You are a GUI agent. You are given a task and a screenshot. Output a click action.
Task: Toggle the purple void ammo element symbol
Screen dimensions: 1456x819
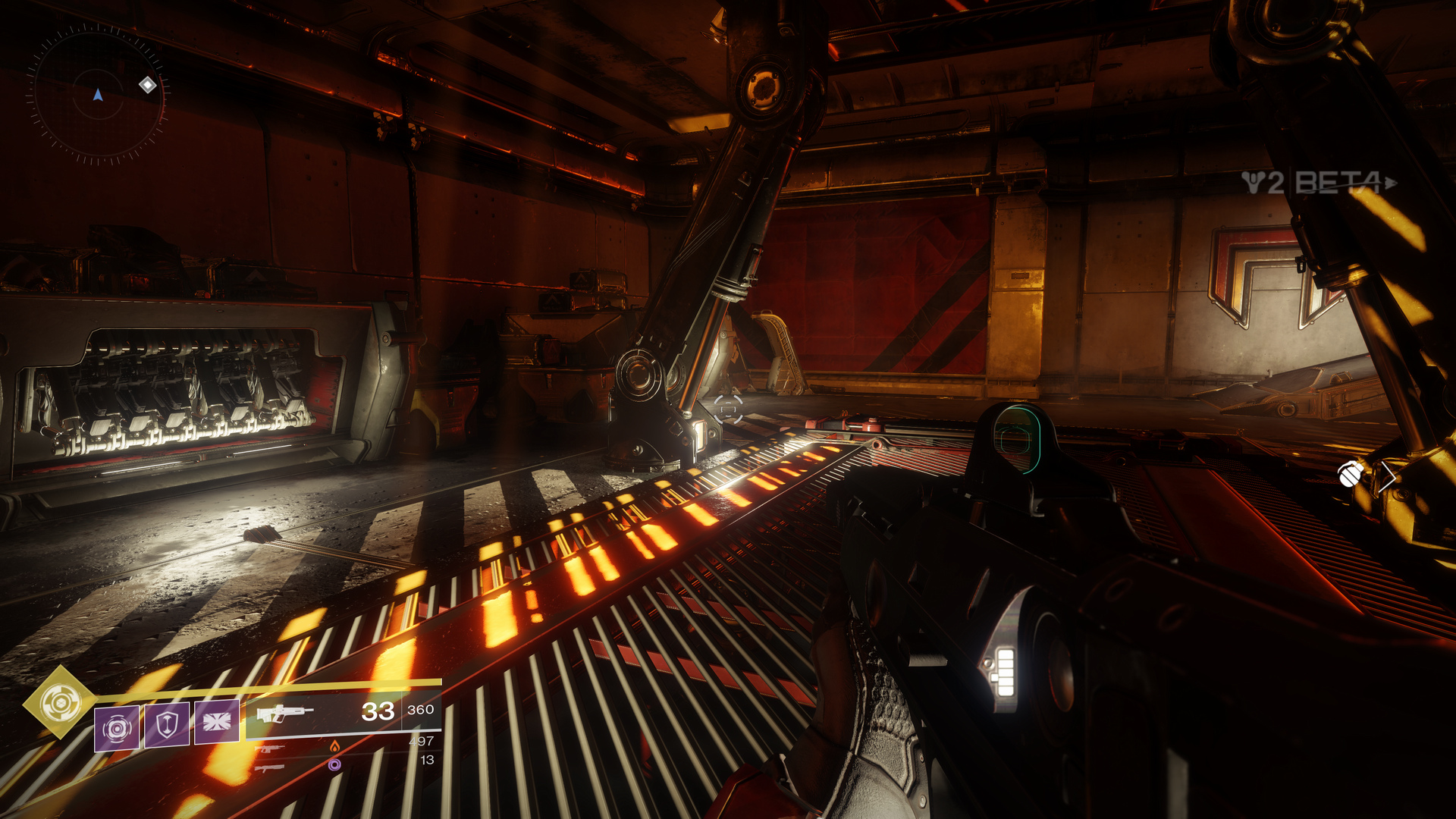pyautogui.click(x=333, y=765)
